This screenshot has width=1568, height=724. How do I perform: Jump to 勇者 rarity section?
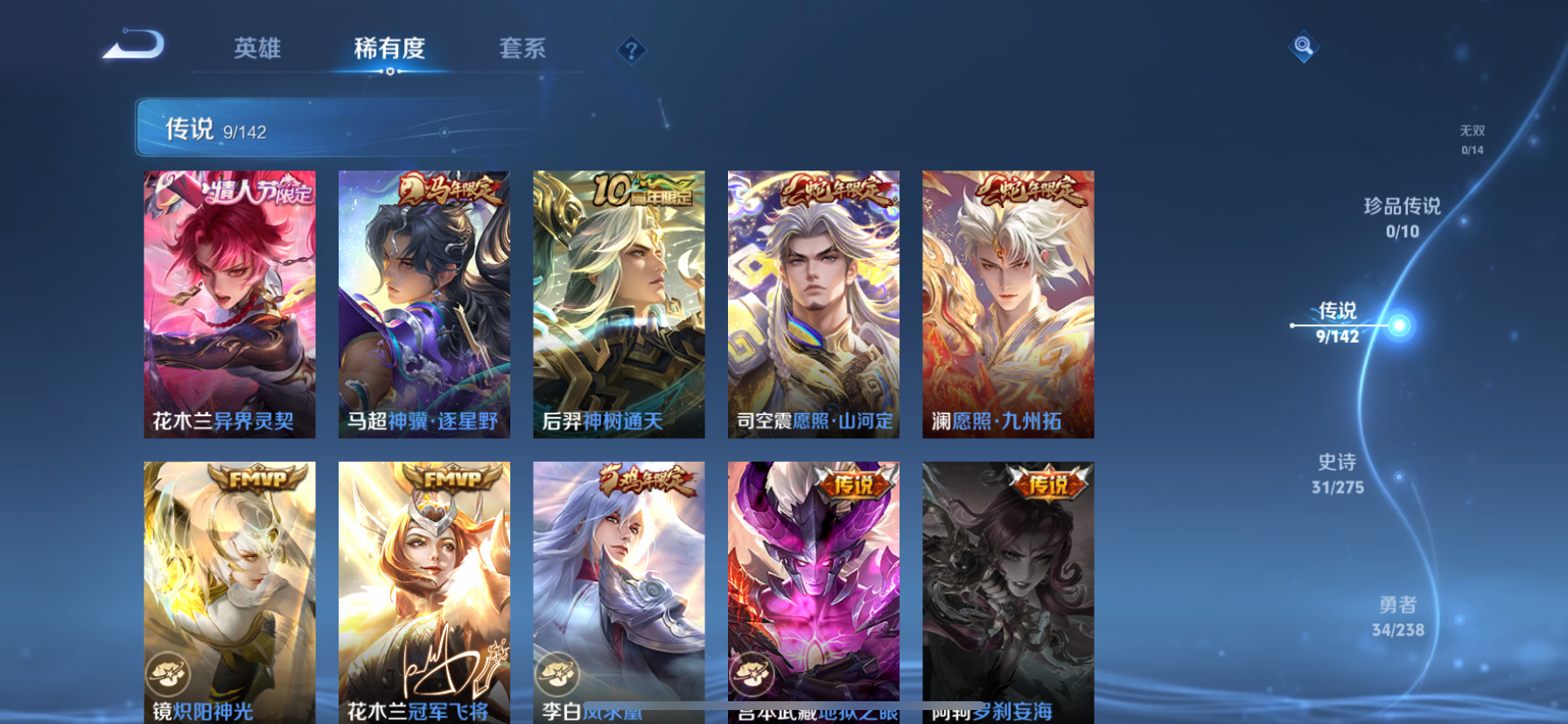coord(1397,616)
